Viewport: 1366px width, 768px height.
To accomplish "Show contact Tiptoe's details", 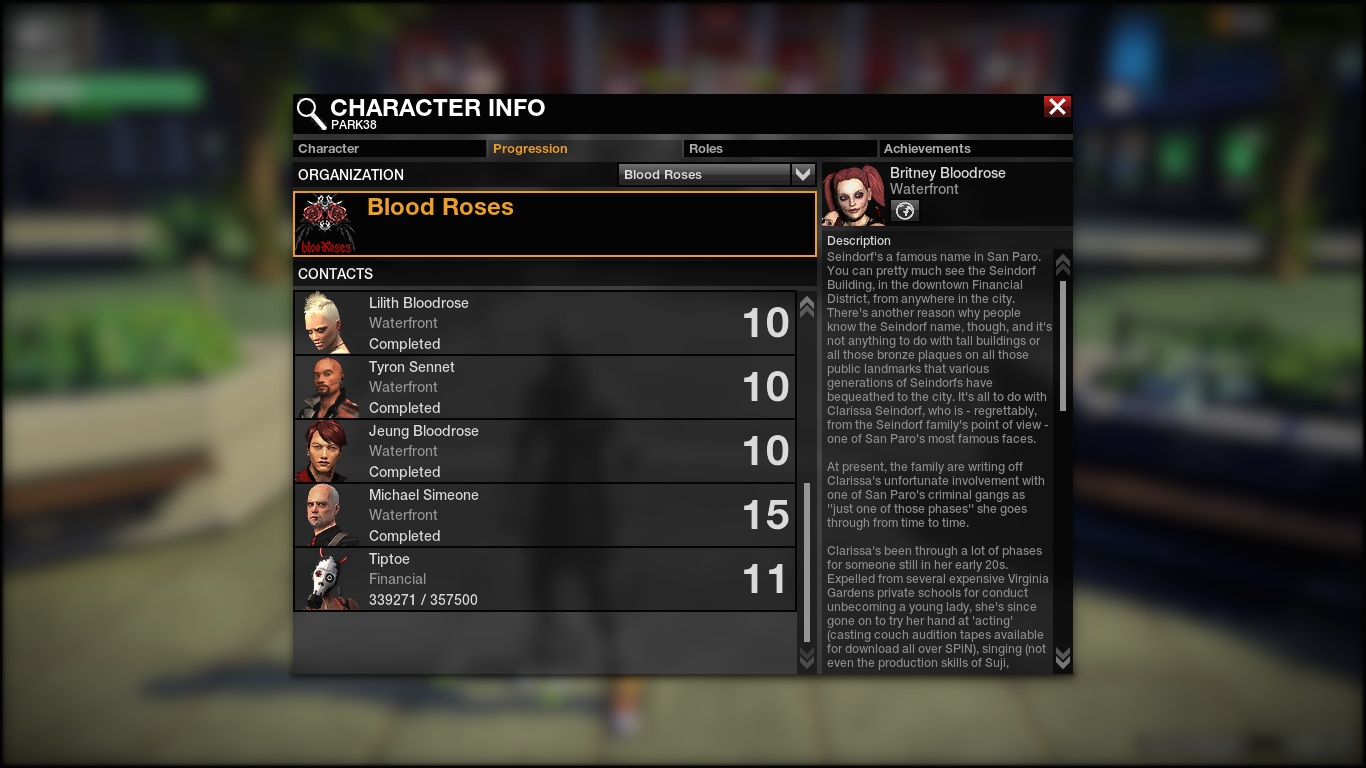I will pyautogui.click(x=545, y=579).
